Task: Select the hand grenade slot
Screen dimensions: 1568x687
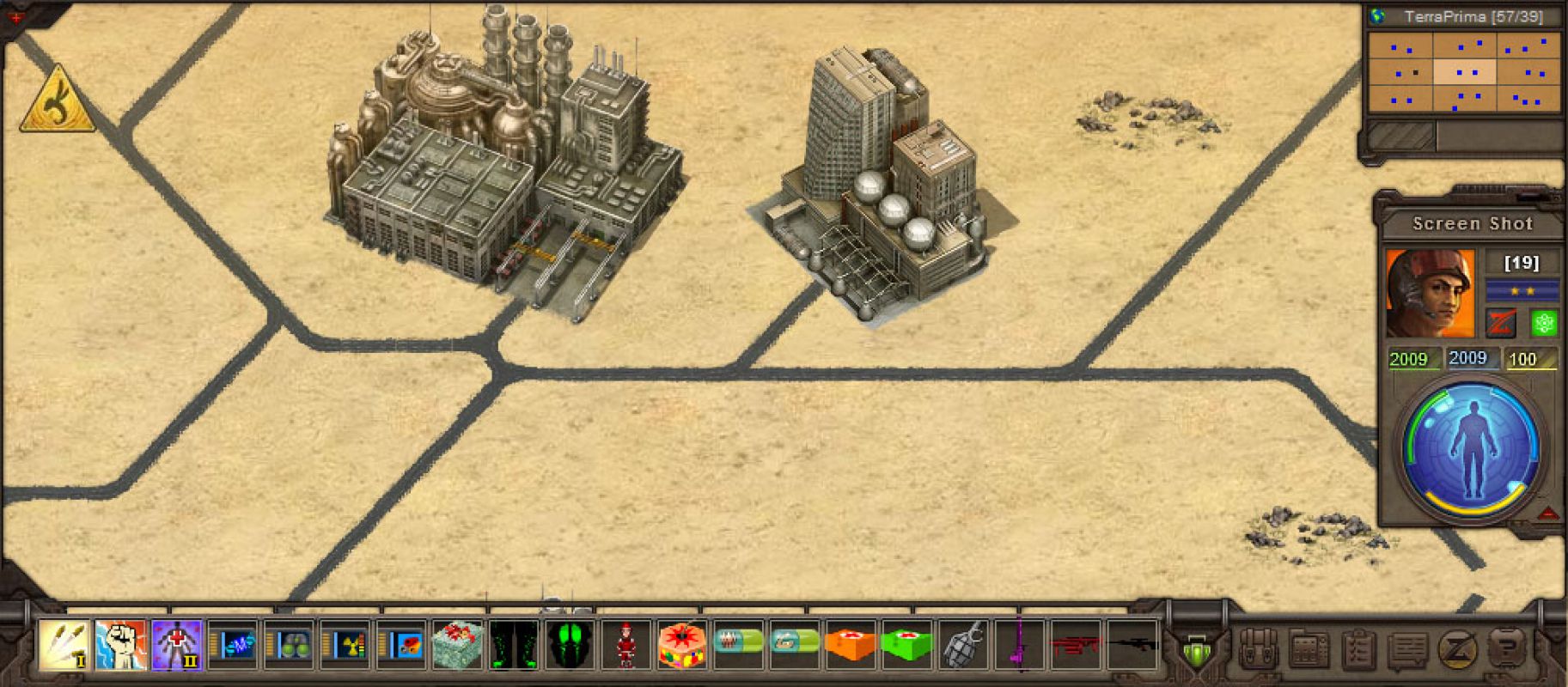Action: coord(962,645)
